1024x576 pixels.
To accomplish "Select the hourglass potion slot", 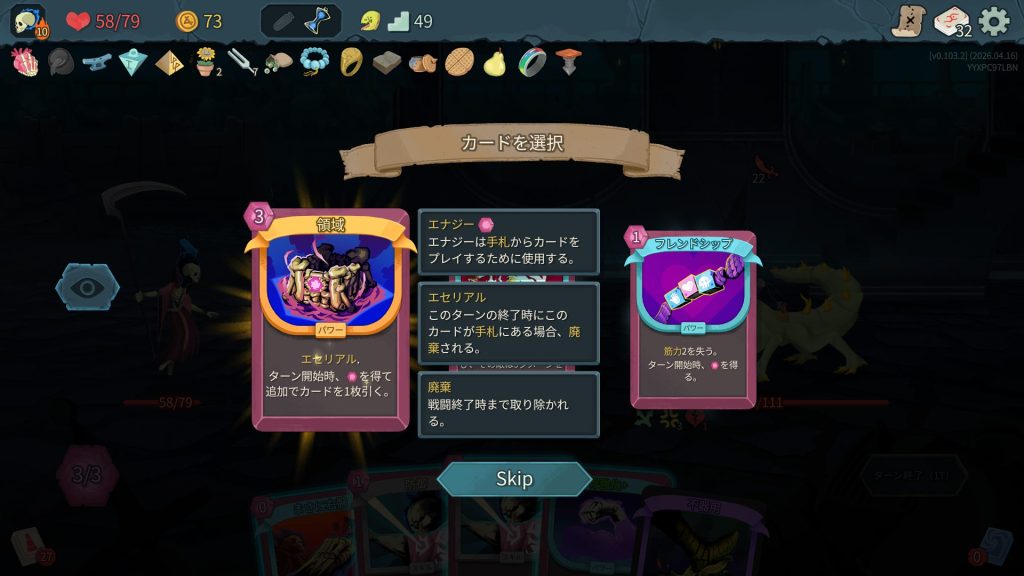I will point(320,21).
